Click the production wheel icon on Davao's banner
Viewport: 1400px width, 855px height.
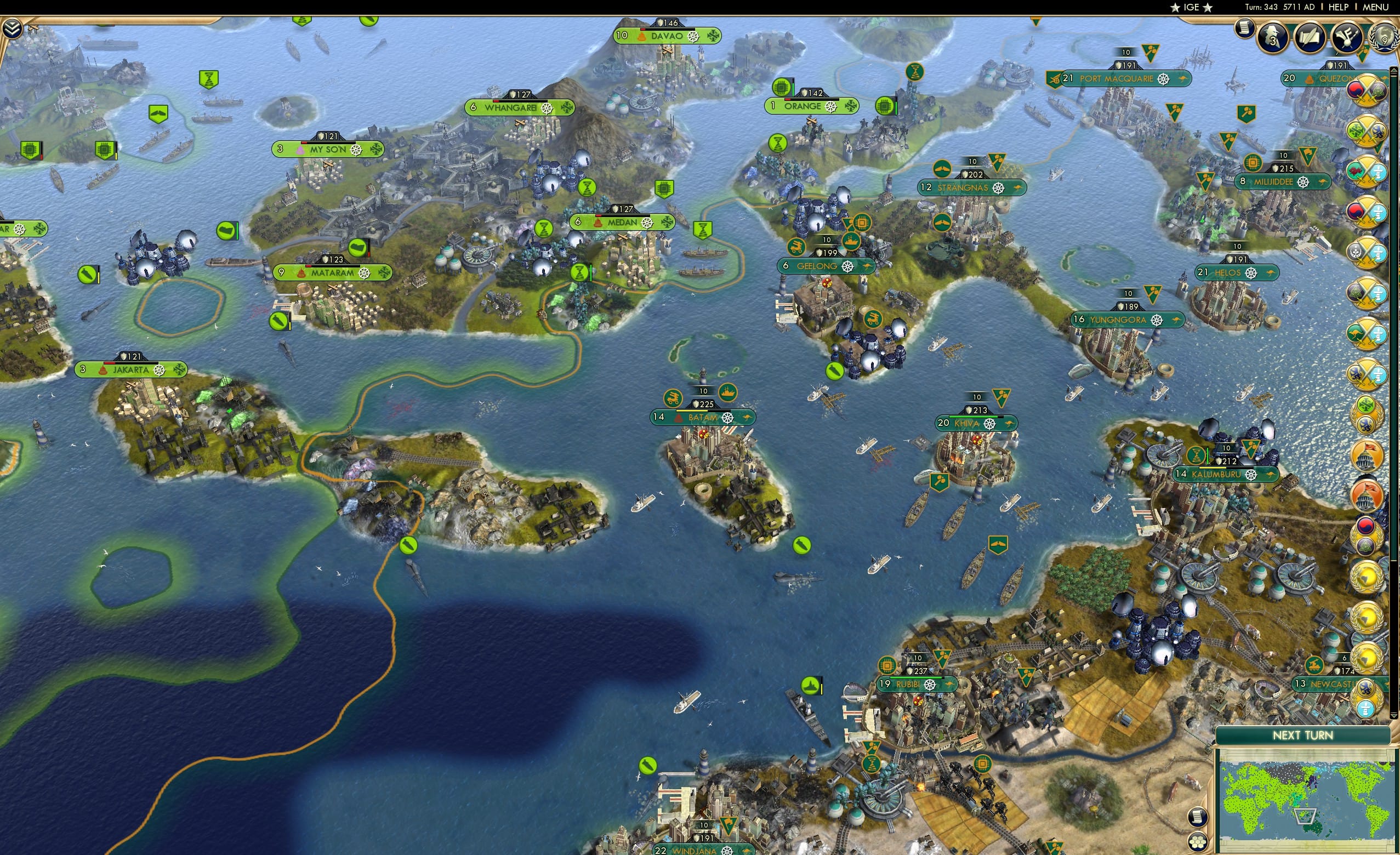point(694,38)
